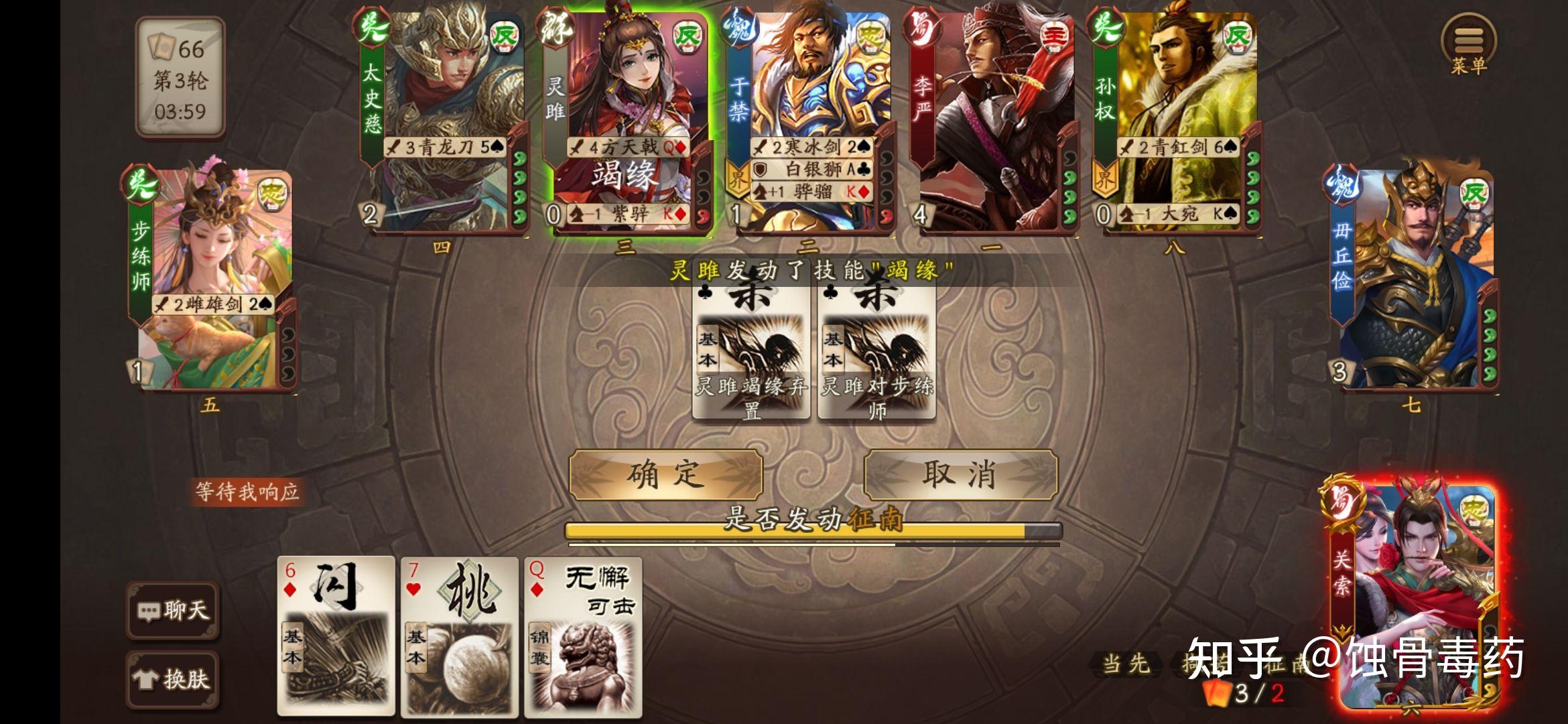Select the 无懈可击 card in hand

coord(583,637)
